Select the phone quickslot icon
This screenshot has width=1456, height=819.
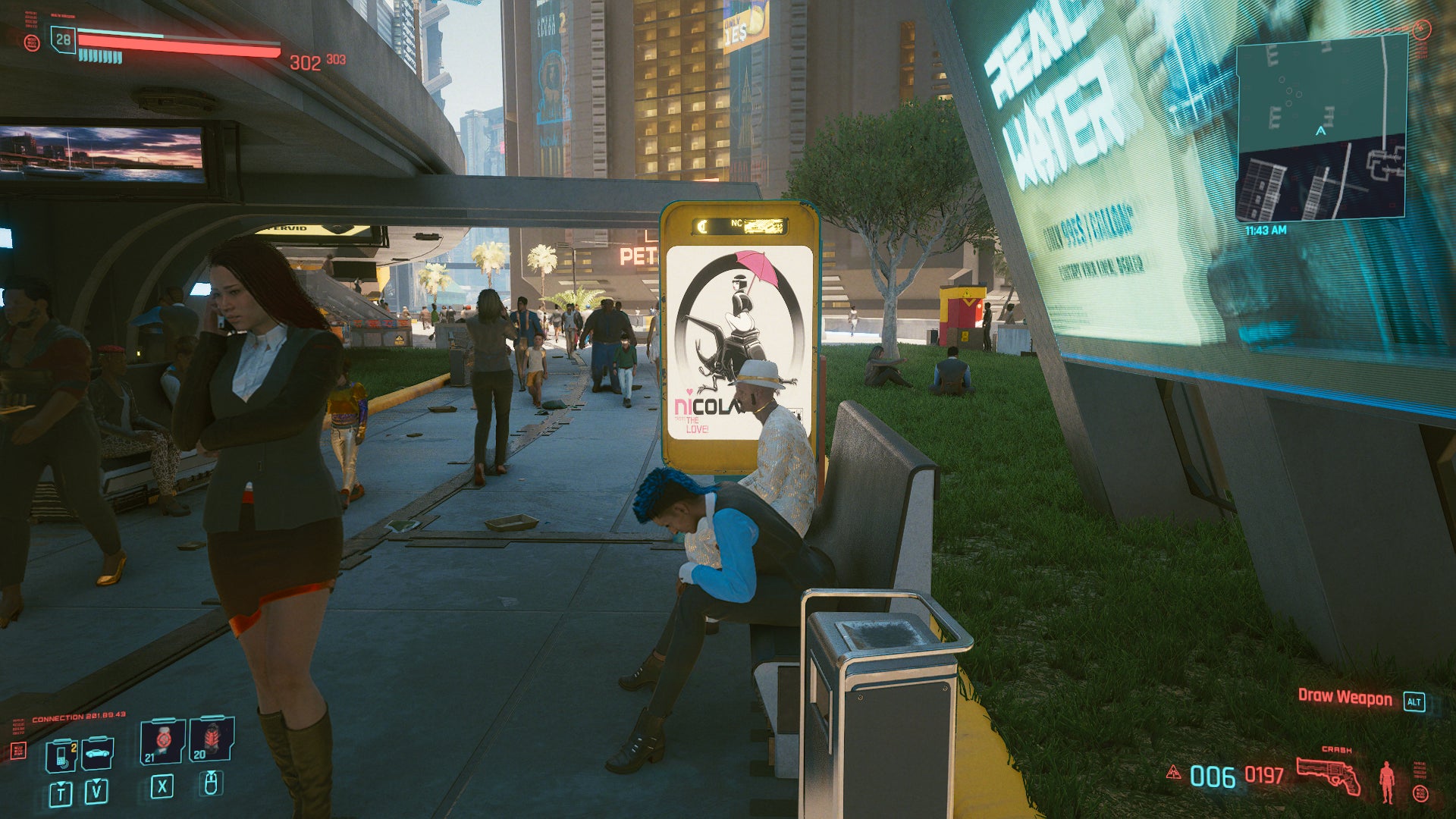[61, 755]
